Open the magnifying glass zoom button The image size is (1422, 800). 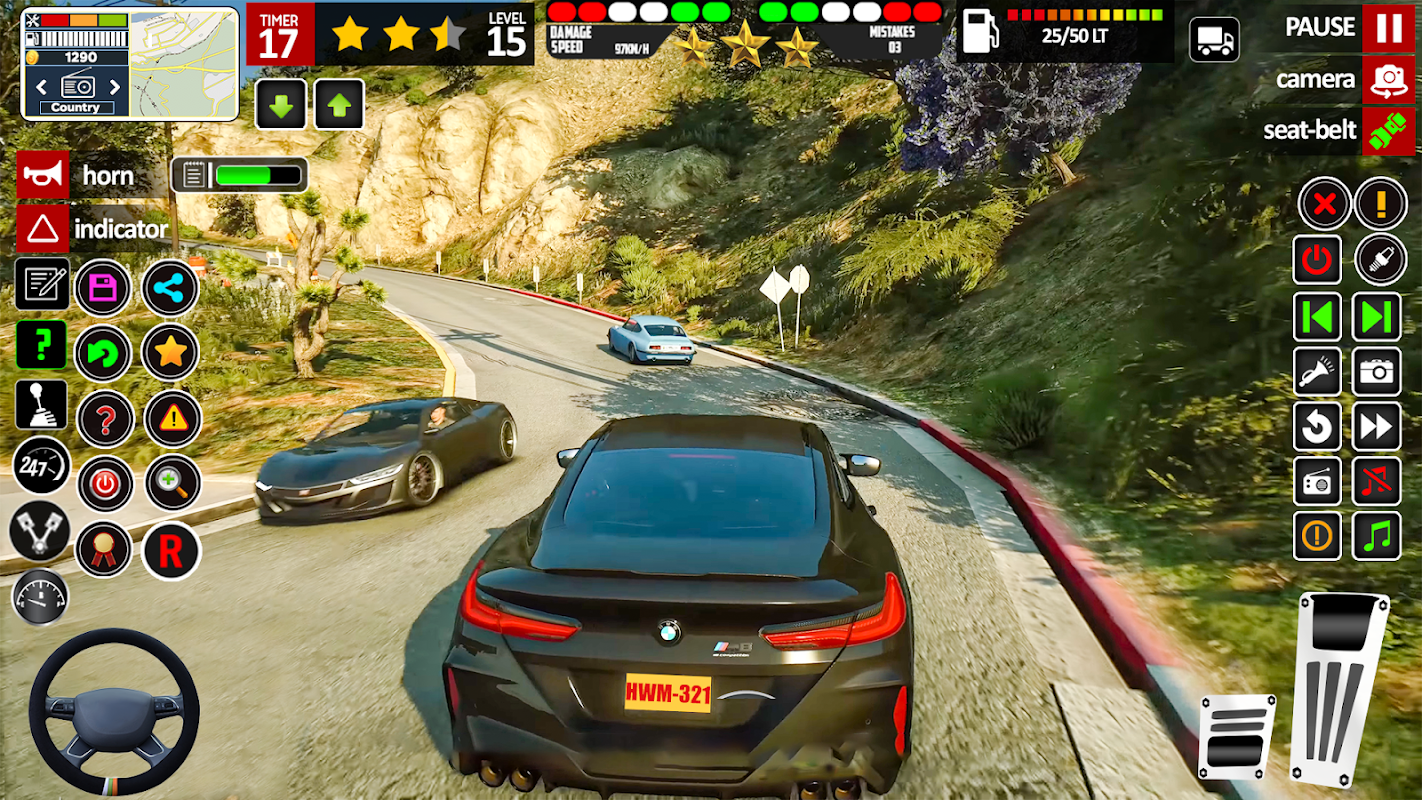click(172, 483)
